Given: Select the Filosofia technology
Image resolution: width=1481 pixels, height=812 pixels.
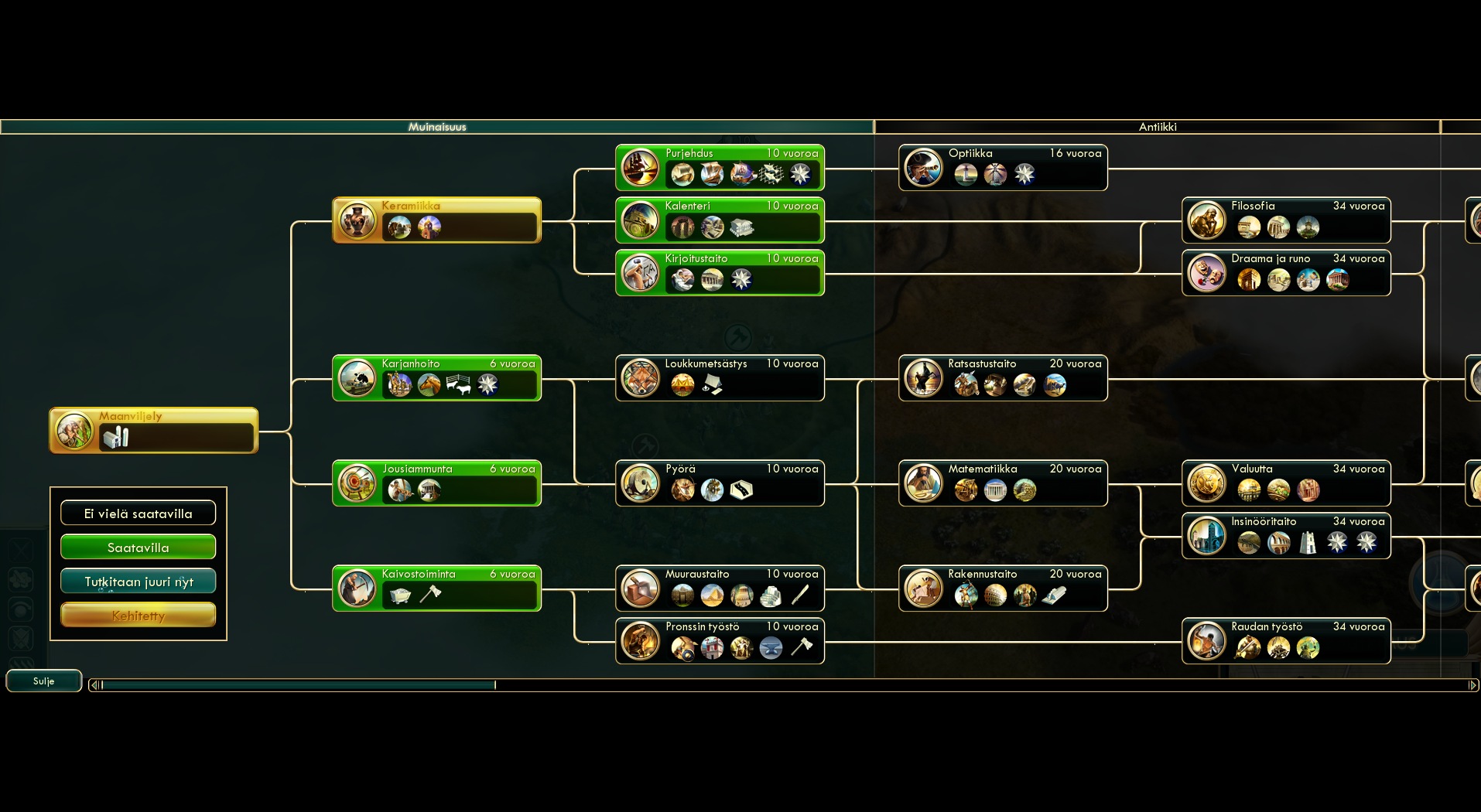Looking at the screenshot, I should 1285,220.
